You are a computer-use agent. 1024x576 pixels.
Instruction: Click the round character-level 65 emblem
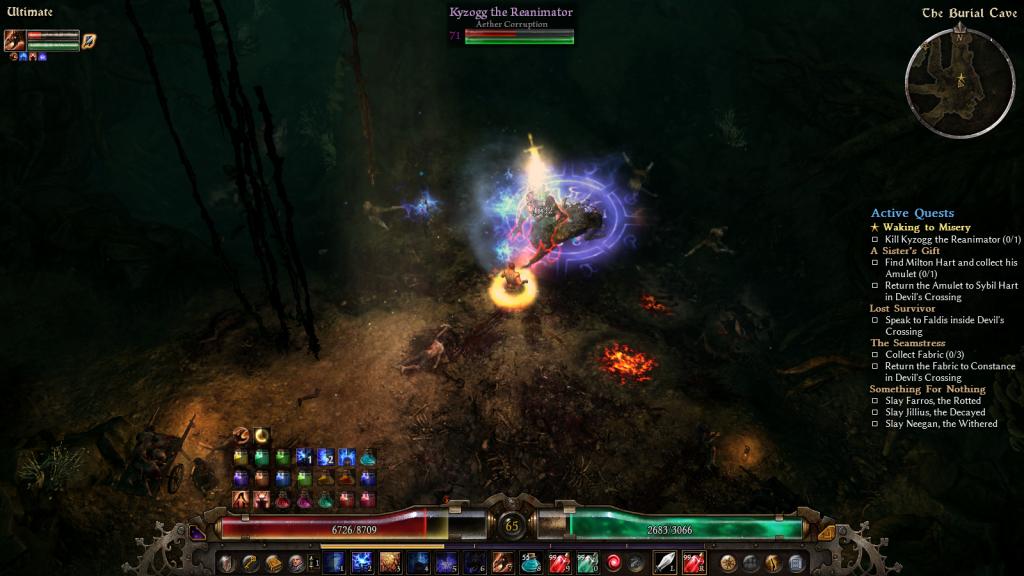512,524
